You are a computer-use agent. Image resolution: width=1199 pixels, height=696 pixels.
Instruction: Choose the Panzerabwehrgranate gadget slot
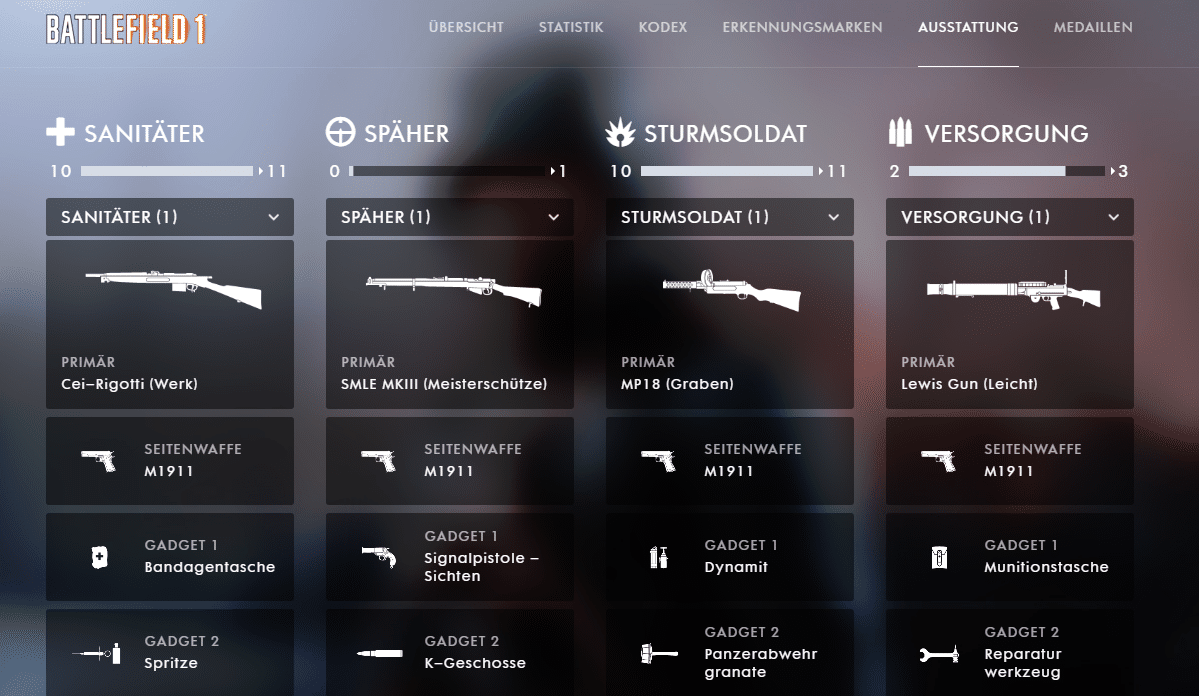pyautogui.click(x=730, y=653)
